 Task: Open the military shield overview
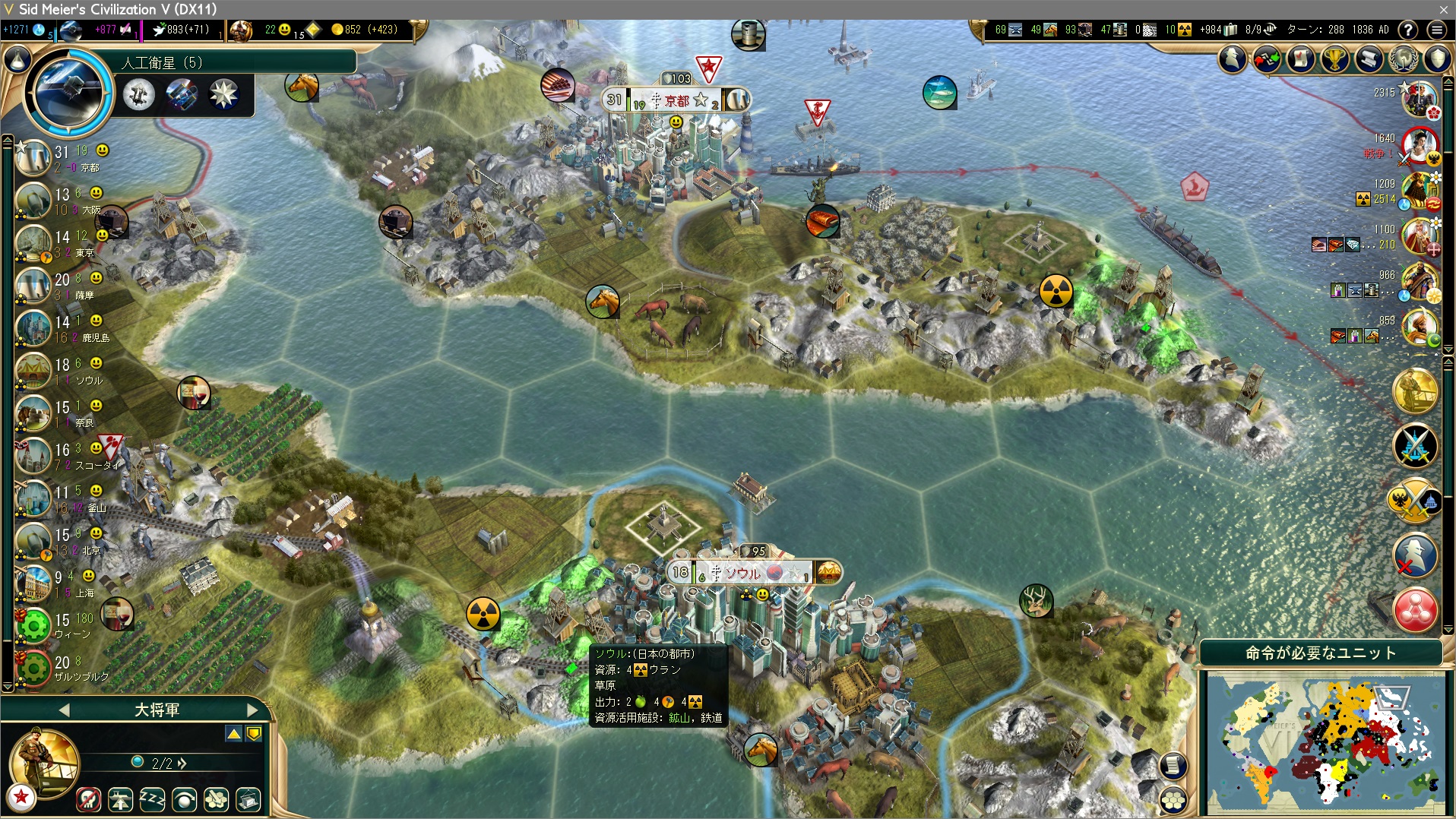pos(1437,59)
